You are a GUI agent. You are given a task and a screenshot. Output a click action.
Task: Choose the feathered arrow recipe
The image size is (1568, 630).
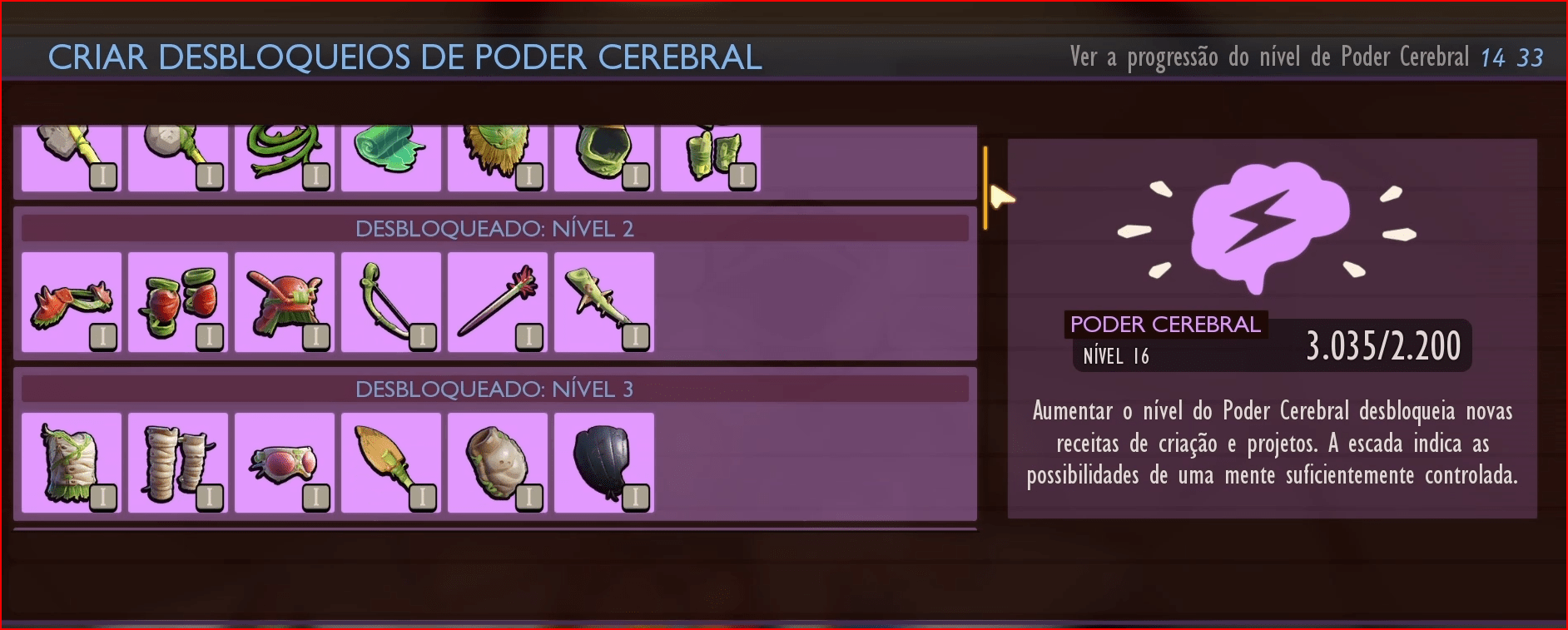pos(498,302)
